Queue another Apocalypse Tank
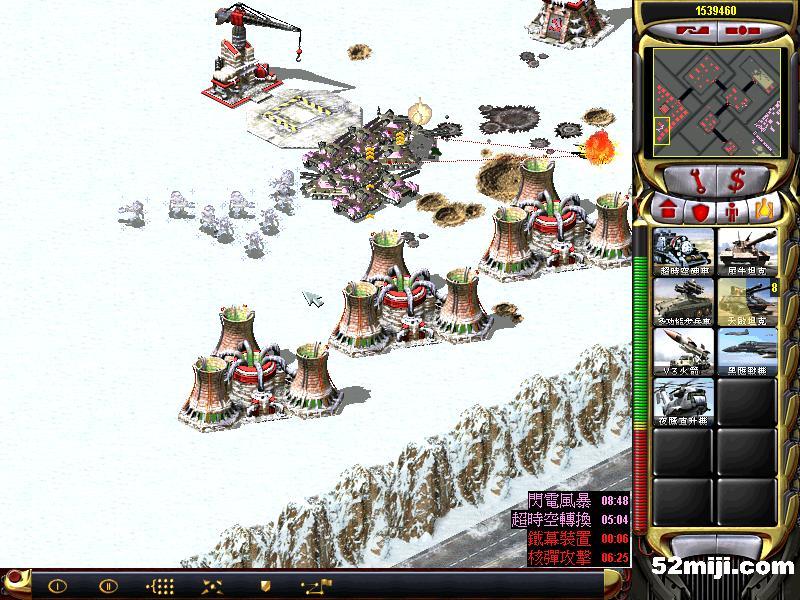The width and height of the screenshot is (800, 600). pos(746,301)
